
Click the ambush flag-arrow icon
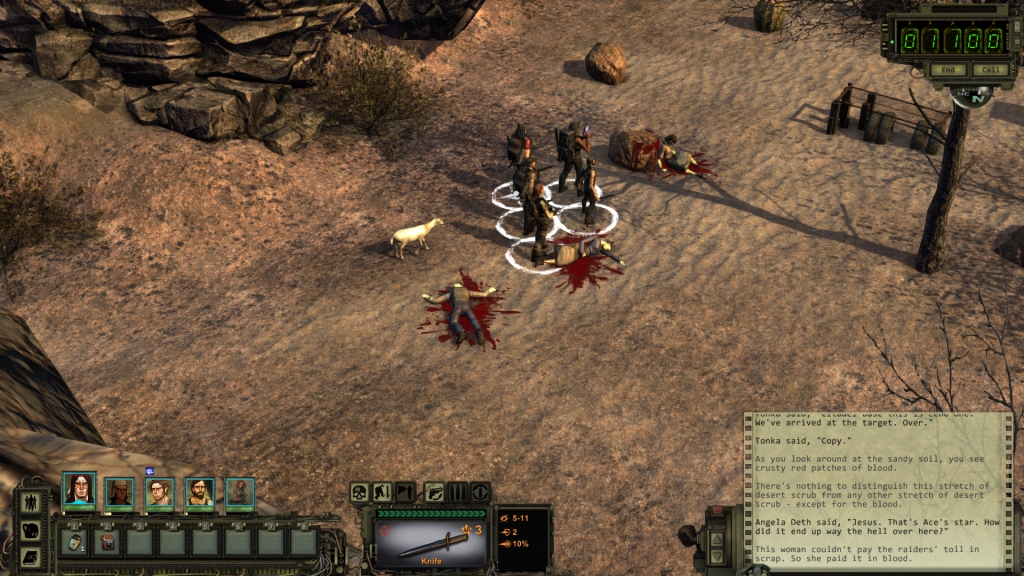pyautogui.click(x=405, y=491)
